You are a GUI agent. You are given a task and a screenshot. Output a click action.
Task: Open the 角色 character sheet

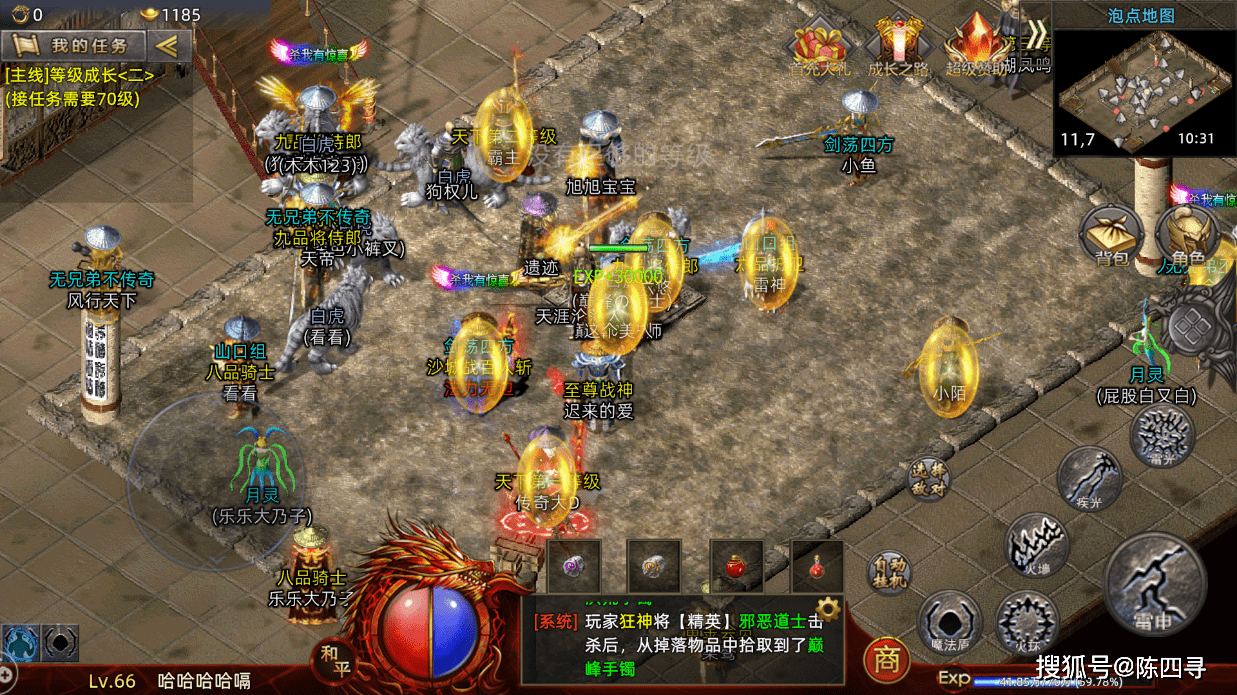[x=1186, y=240]
